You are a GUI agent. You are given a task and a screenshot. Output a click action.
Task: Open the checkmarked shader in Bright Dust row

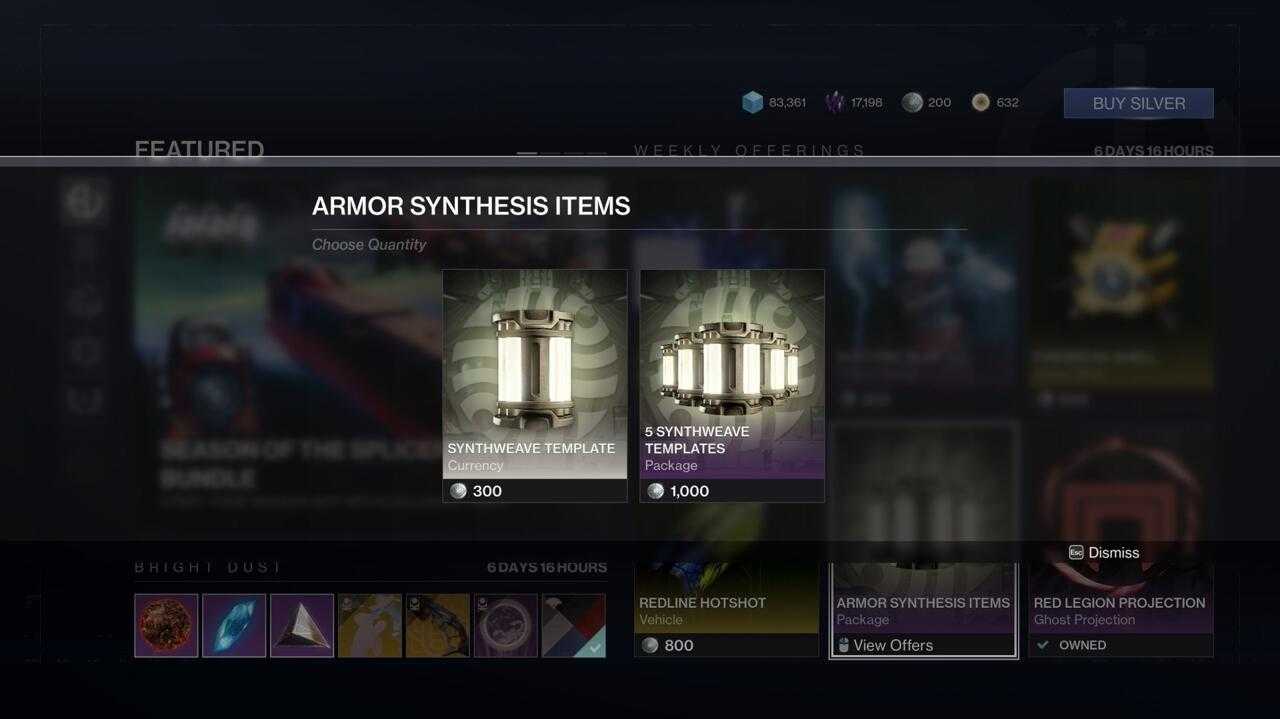(x=573, y=626)
